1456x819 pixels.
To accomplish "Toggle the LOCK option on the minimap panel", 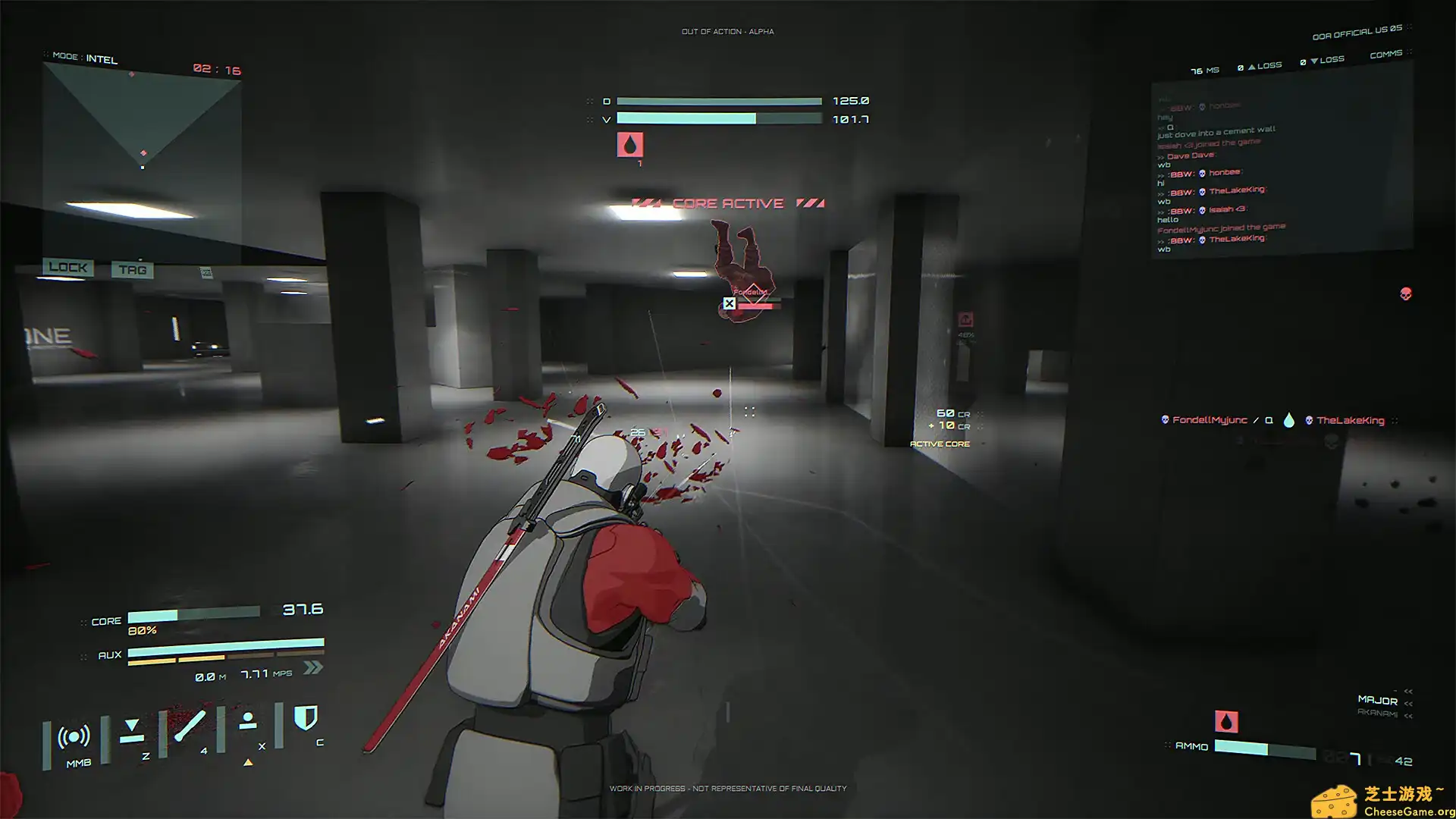I will 69,267.
